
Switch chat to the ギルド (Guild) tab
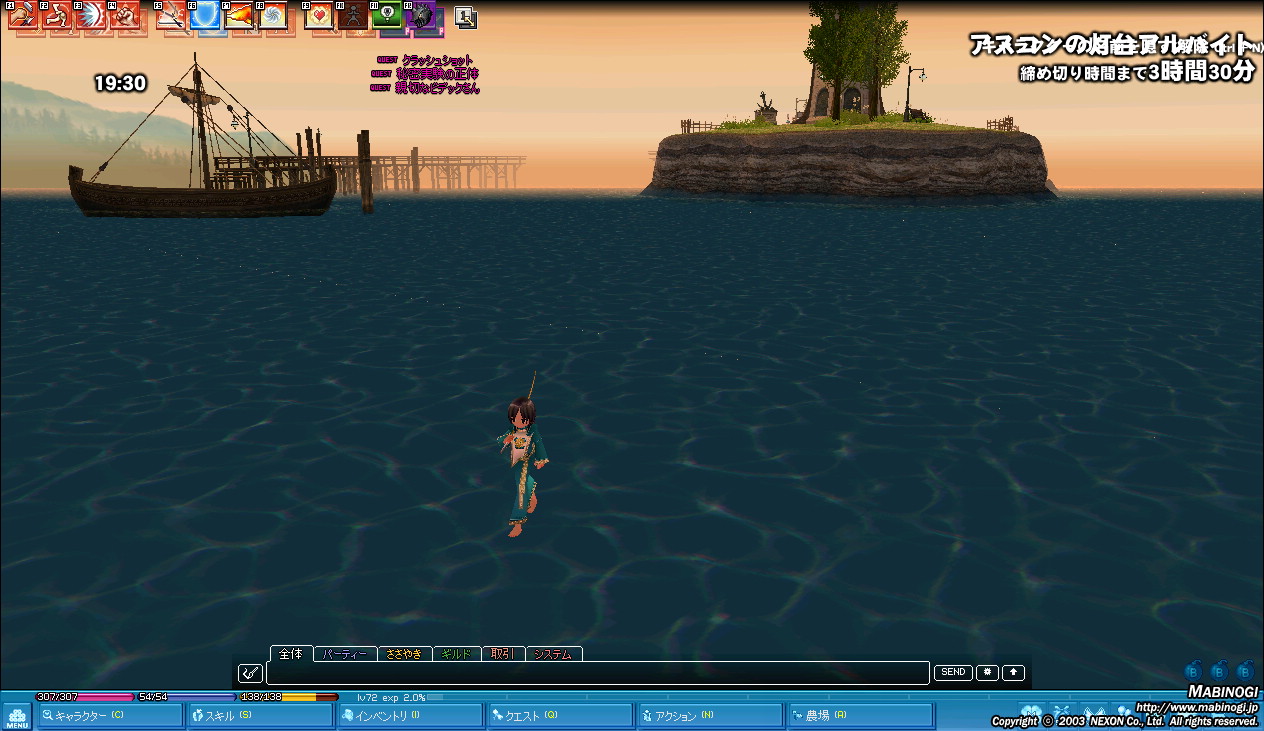pyautogui.click(x=456, y=654)
